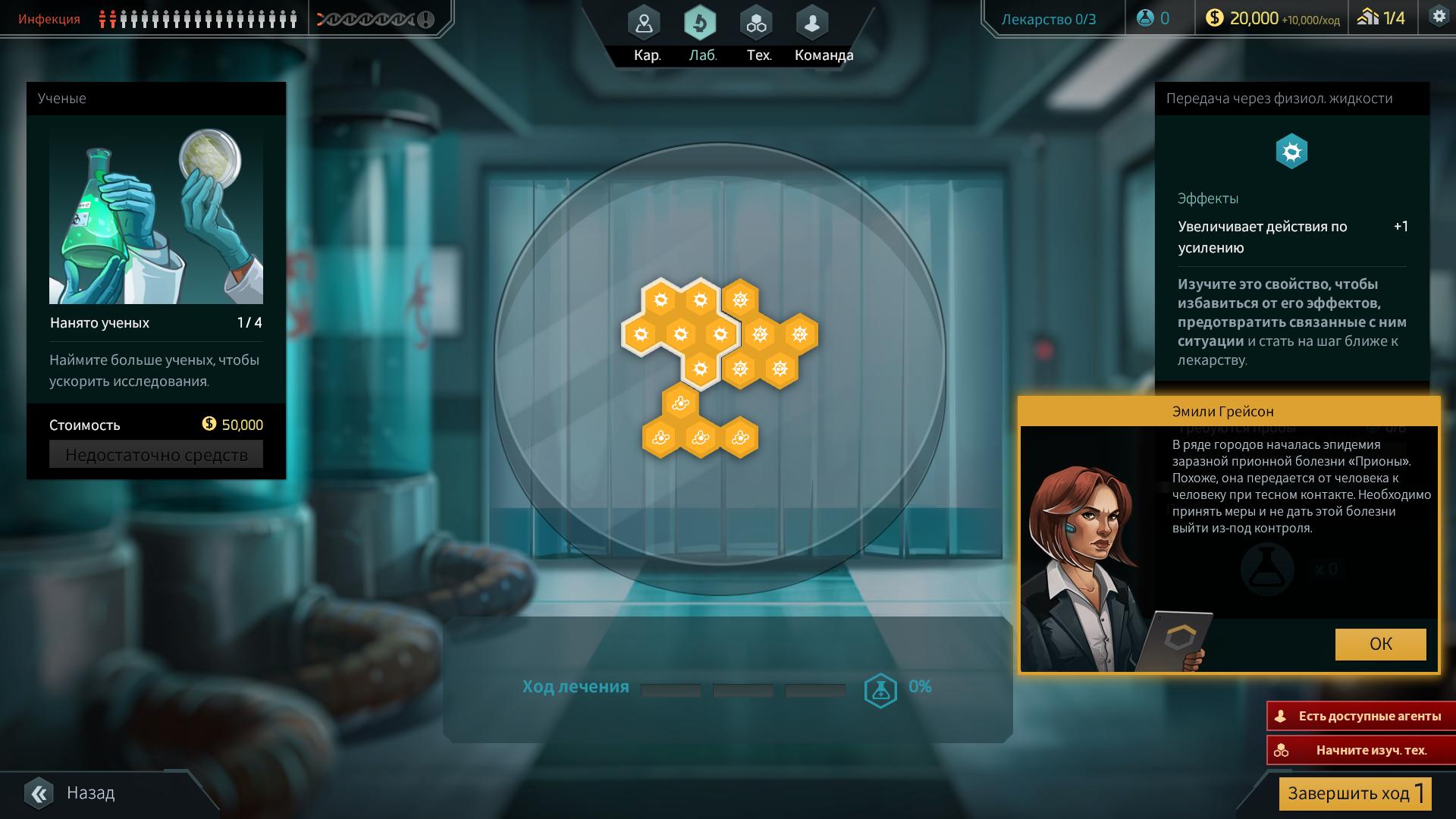Open the Начните изуч. тех. notification
The image size is (1456, 819).
tap(1360, 750)
